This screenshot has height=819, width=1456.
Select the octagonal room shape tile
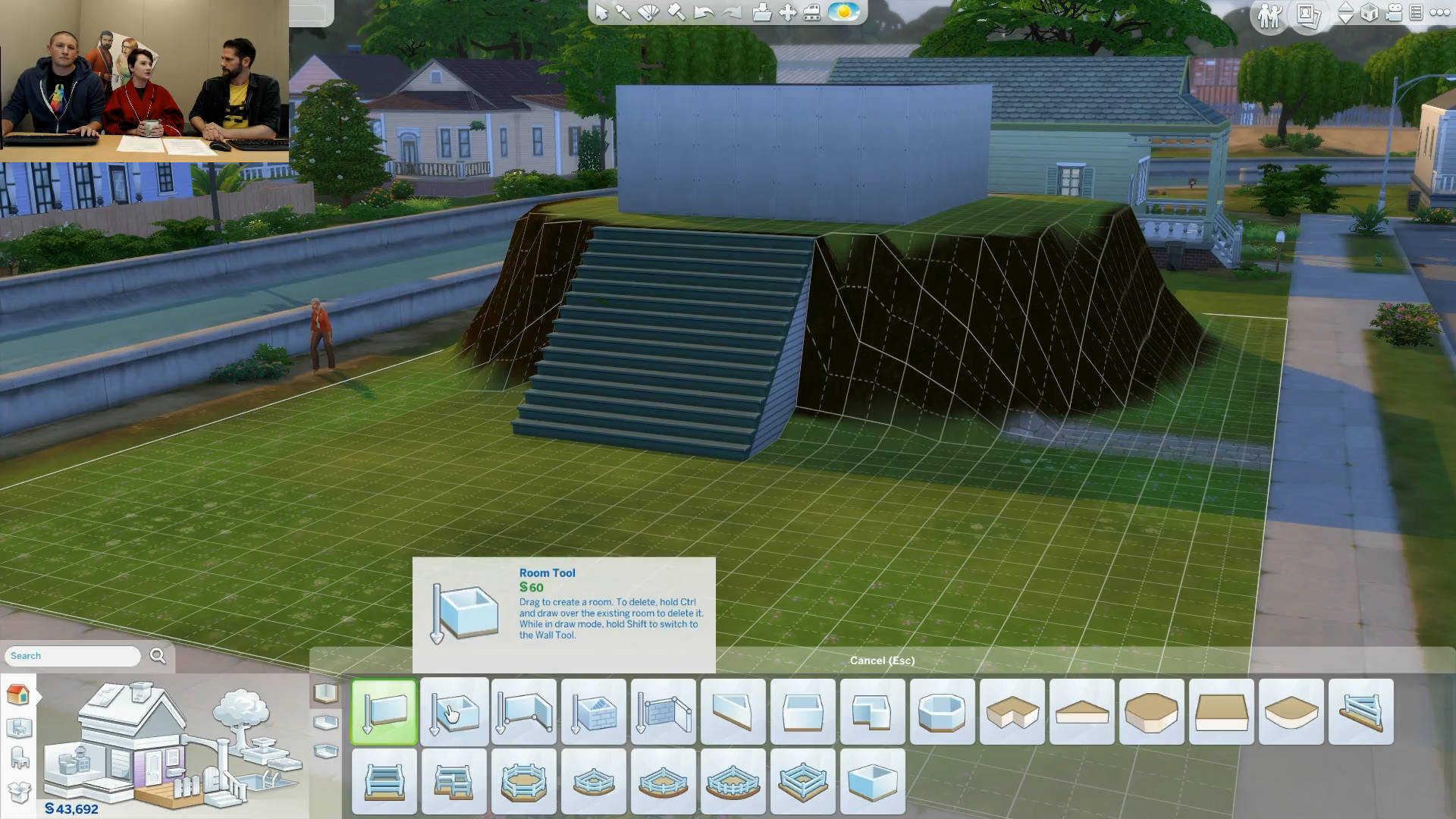click(942, 711)
